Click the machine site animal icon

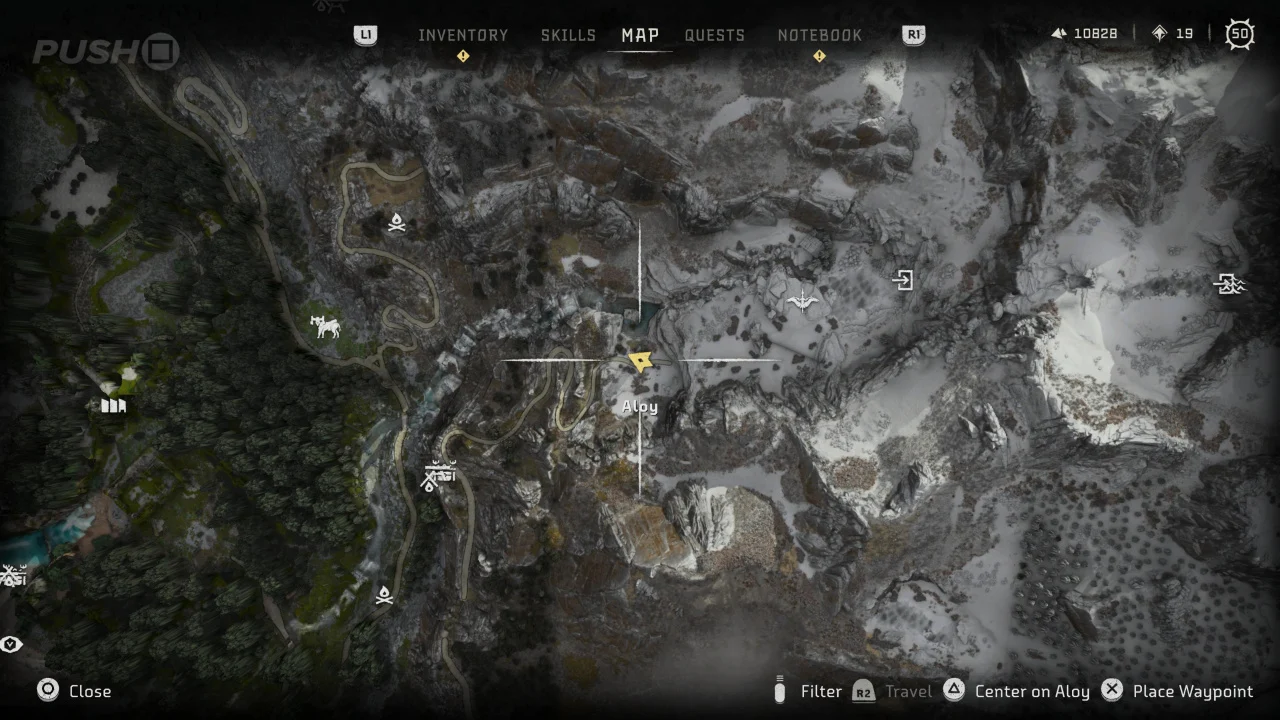coord(325,326)
